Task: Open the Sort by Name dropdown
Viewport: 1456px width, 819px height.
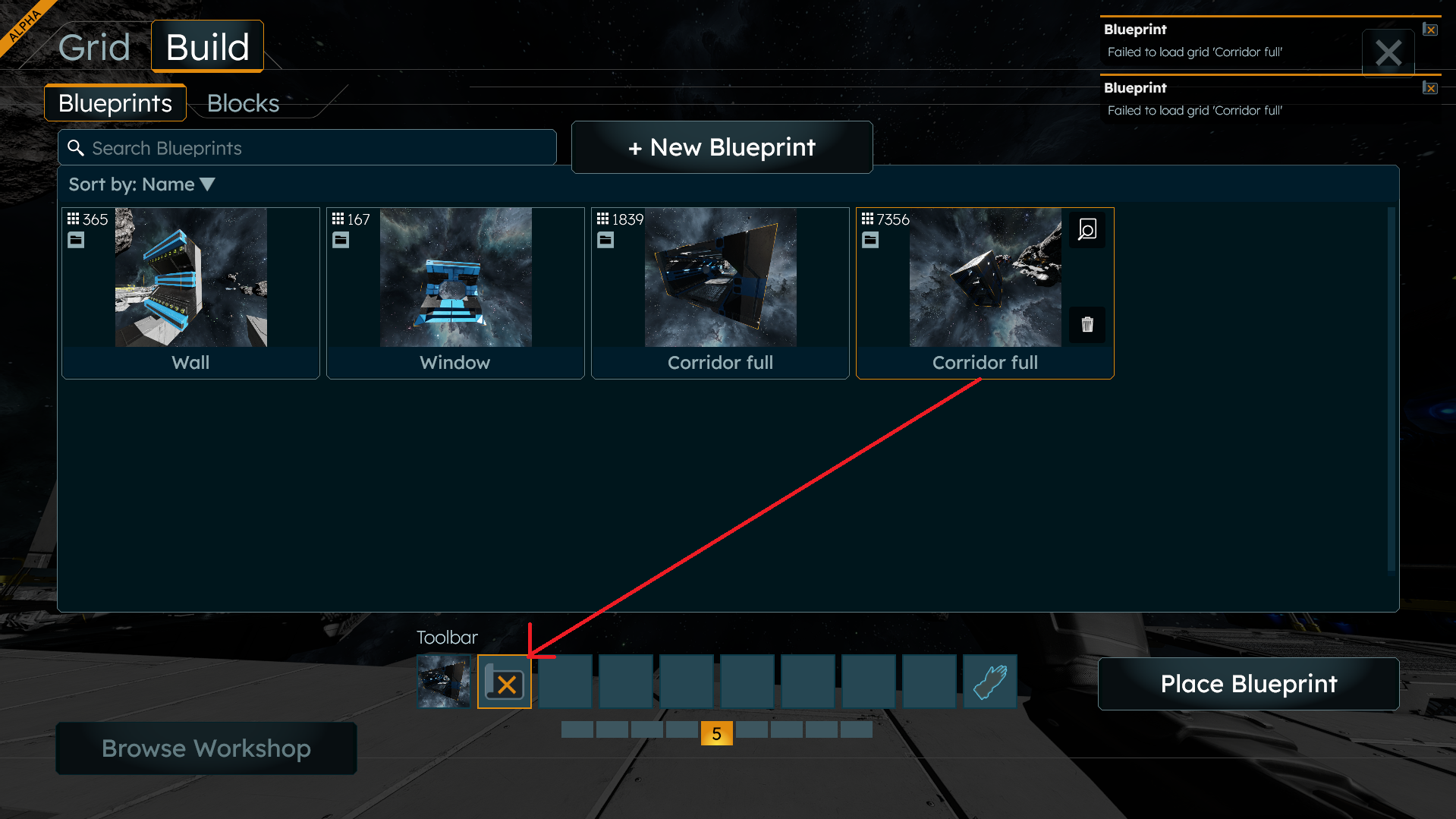Action: (142, 184)
